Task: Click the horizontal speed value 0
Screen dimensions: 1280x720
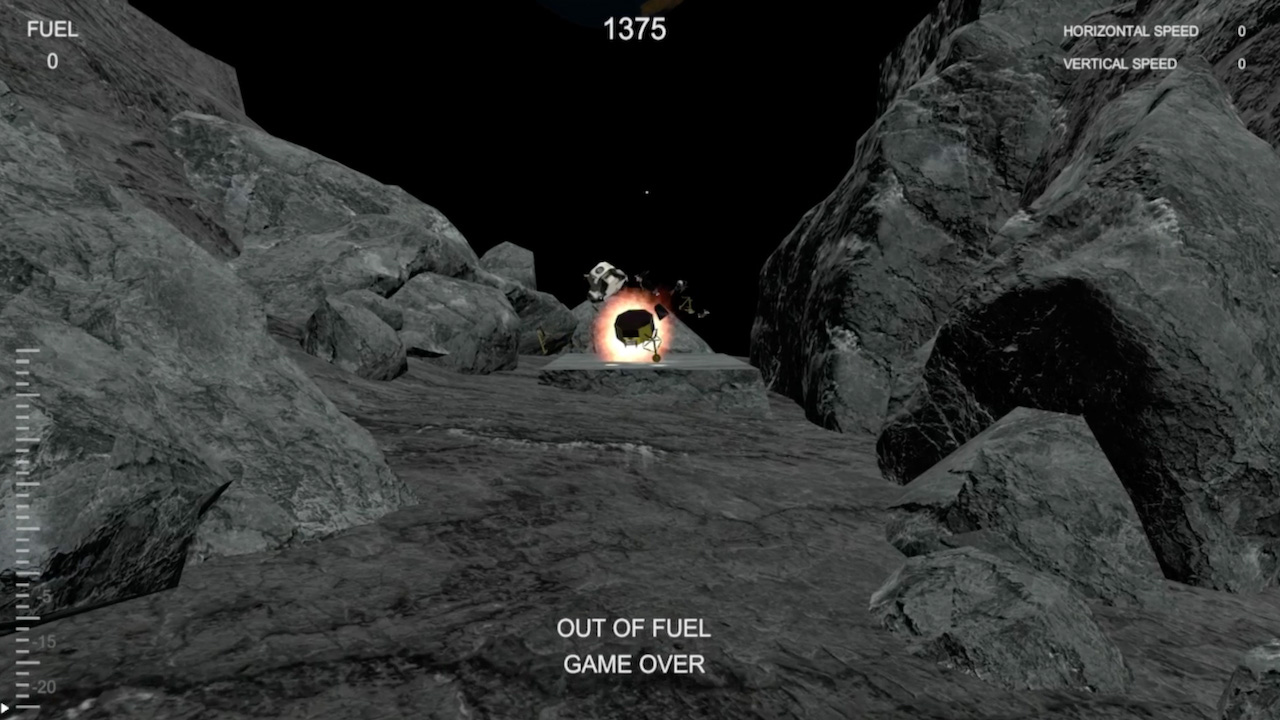Action: coord(1240,31)
